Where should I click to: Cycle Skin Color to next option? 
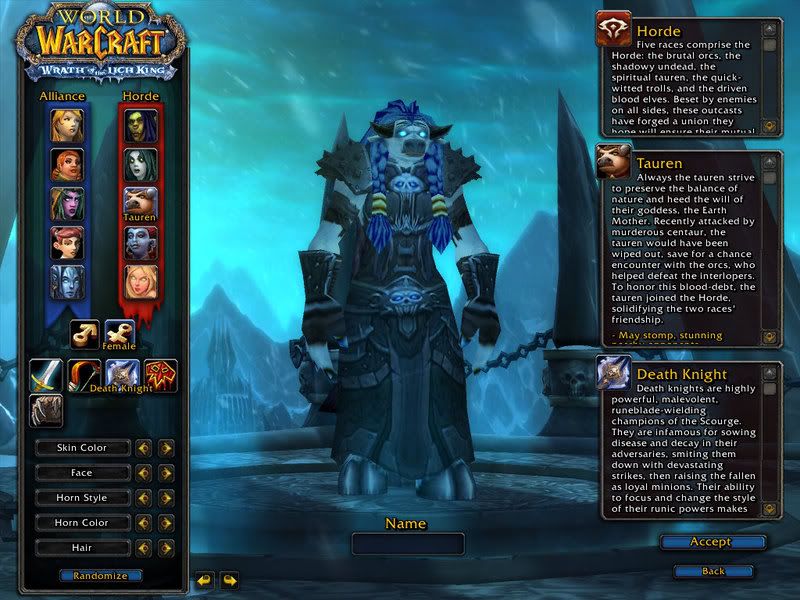click(x=166, y=448)
